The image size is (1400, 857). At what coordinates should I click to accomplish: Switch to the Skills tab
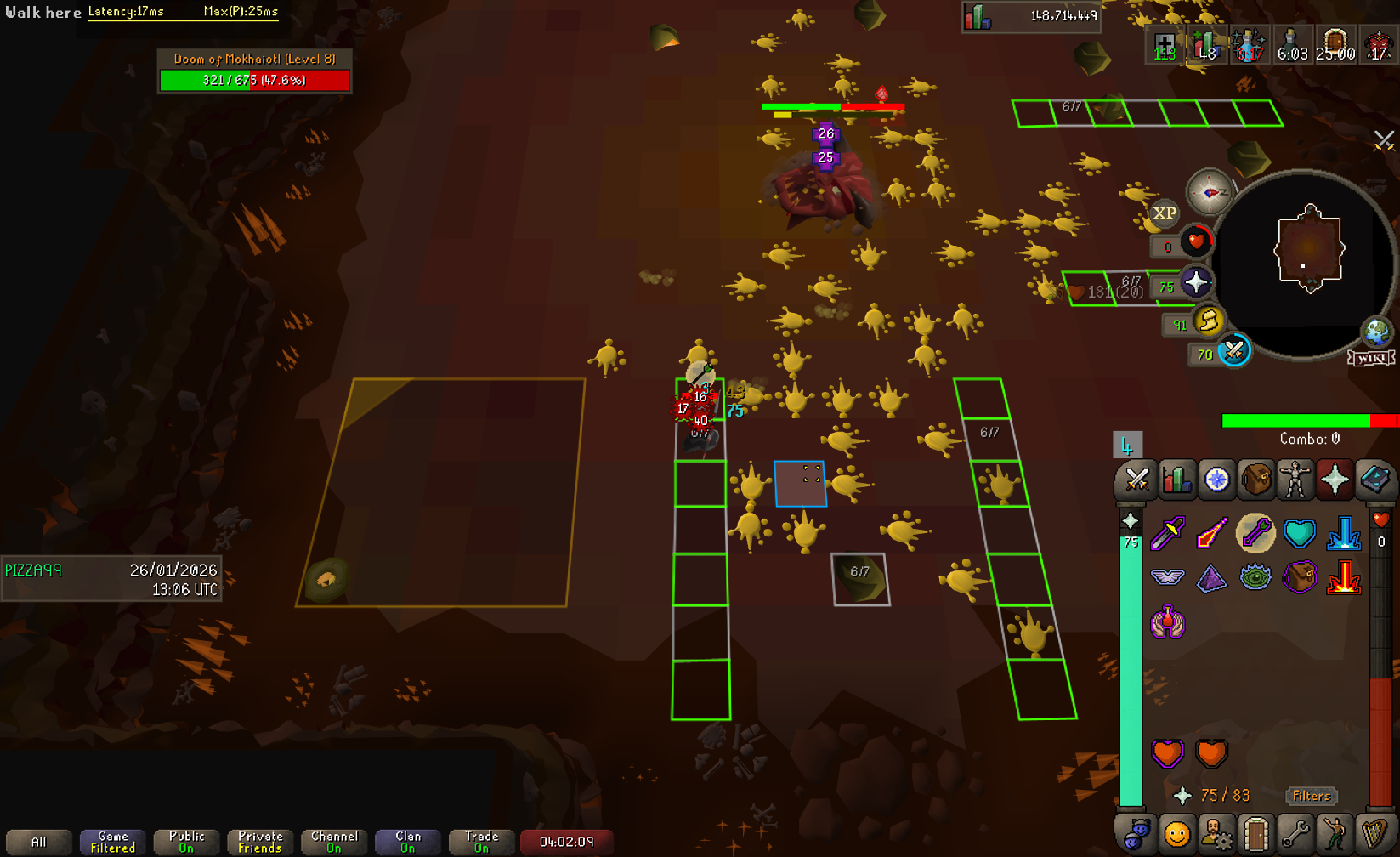[1176, 480]
